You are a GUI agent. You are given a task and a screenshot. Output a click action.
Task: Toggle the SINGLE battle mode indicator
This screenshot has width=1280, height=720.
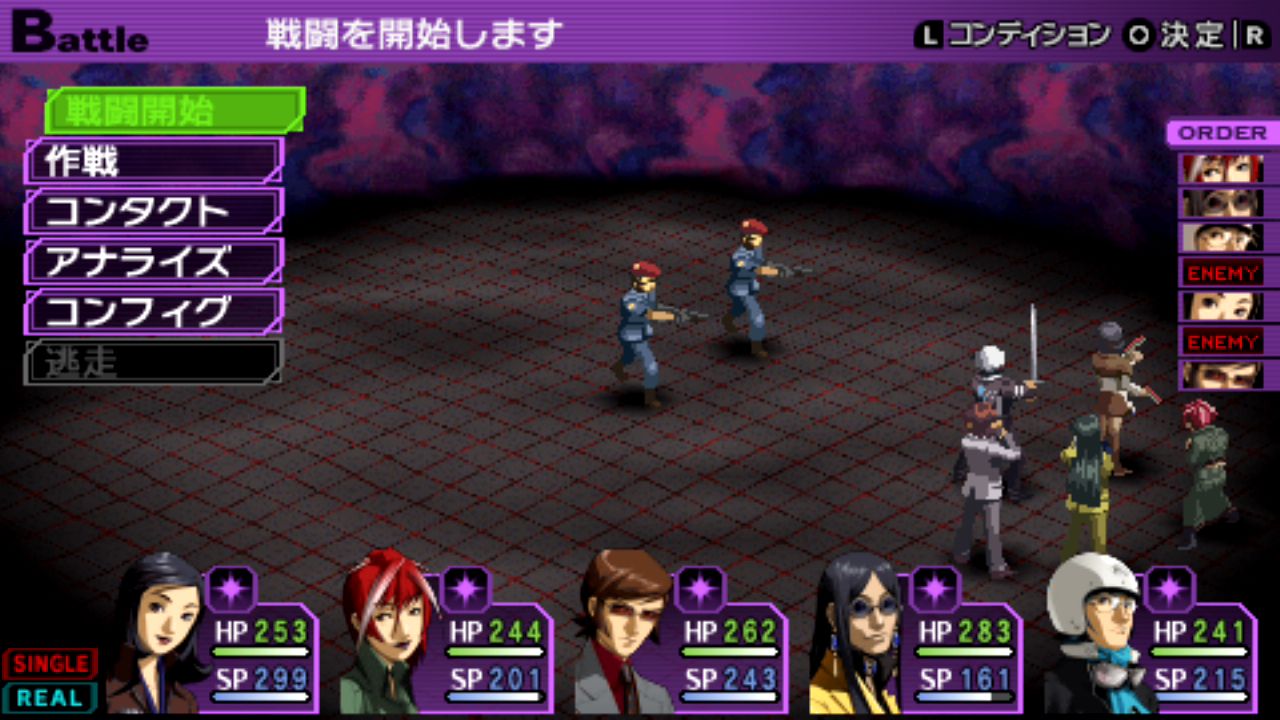(x=50, y=663)
